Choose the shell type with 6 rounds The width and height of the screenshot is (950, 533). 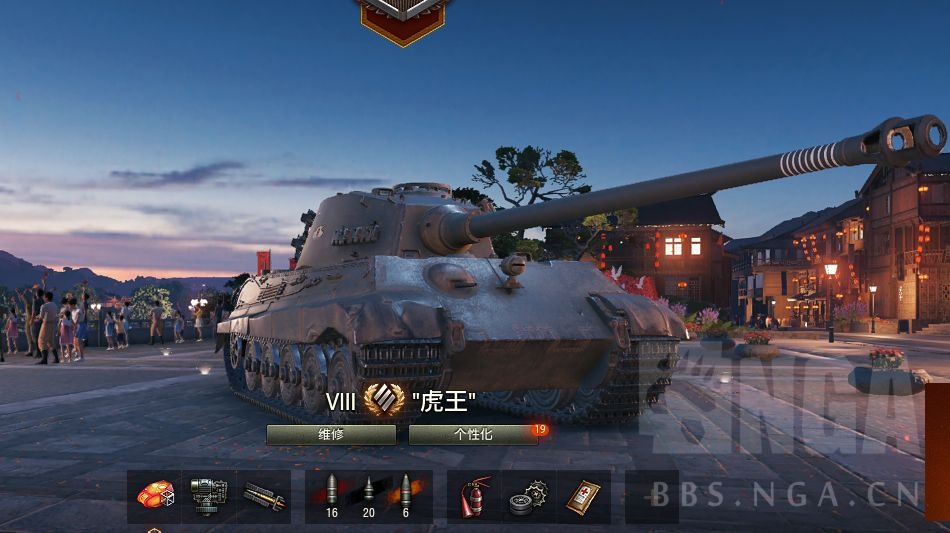click(x=405, y=496)
